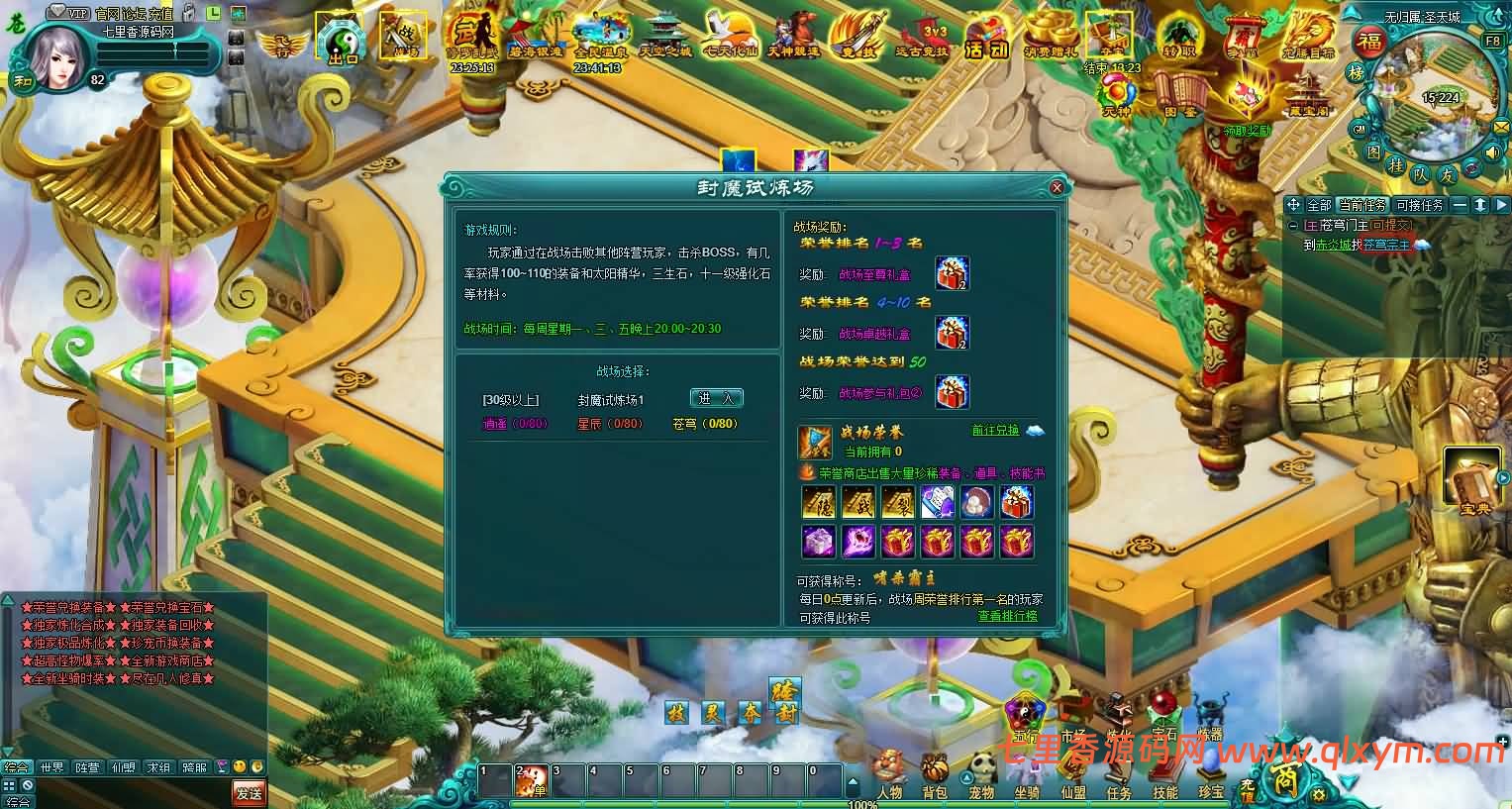This screenshot has width=1512, height=809.
Task: Minimize the quest tracker panel
Action: pyautogui.click(x=1461, y=205)
